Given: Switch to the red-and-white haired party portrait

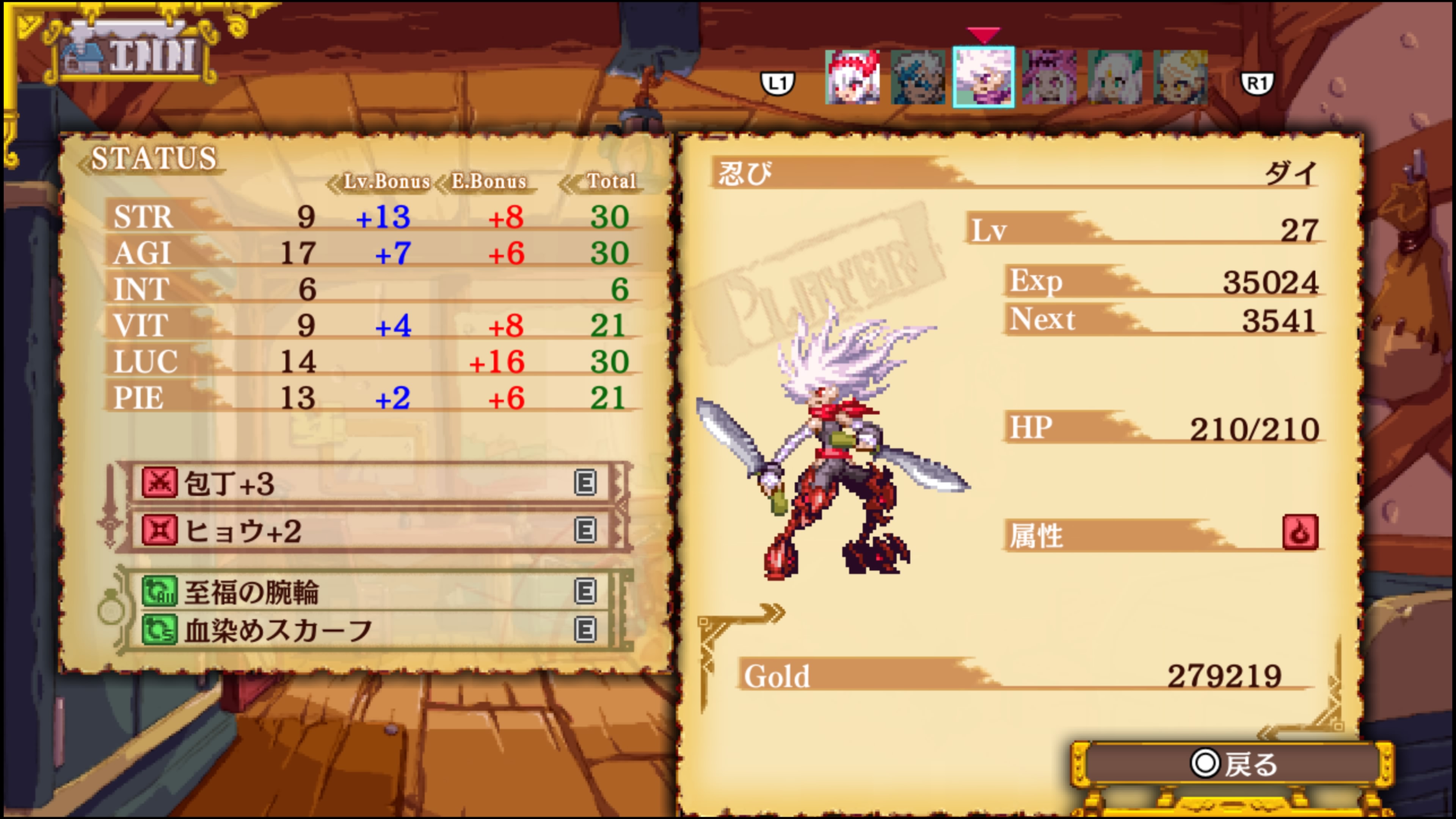Looking at the screenshot, I should 852,77.
